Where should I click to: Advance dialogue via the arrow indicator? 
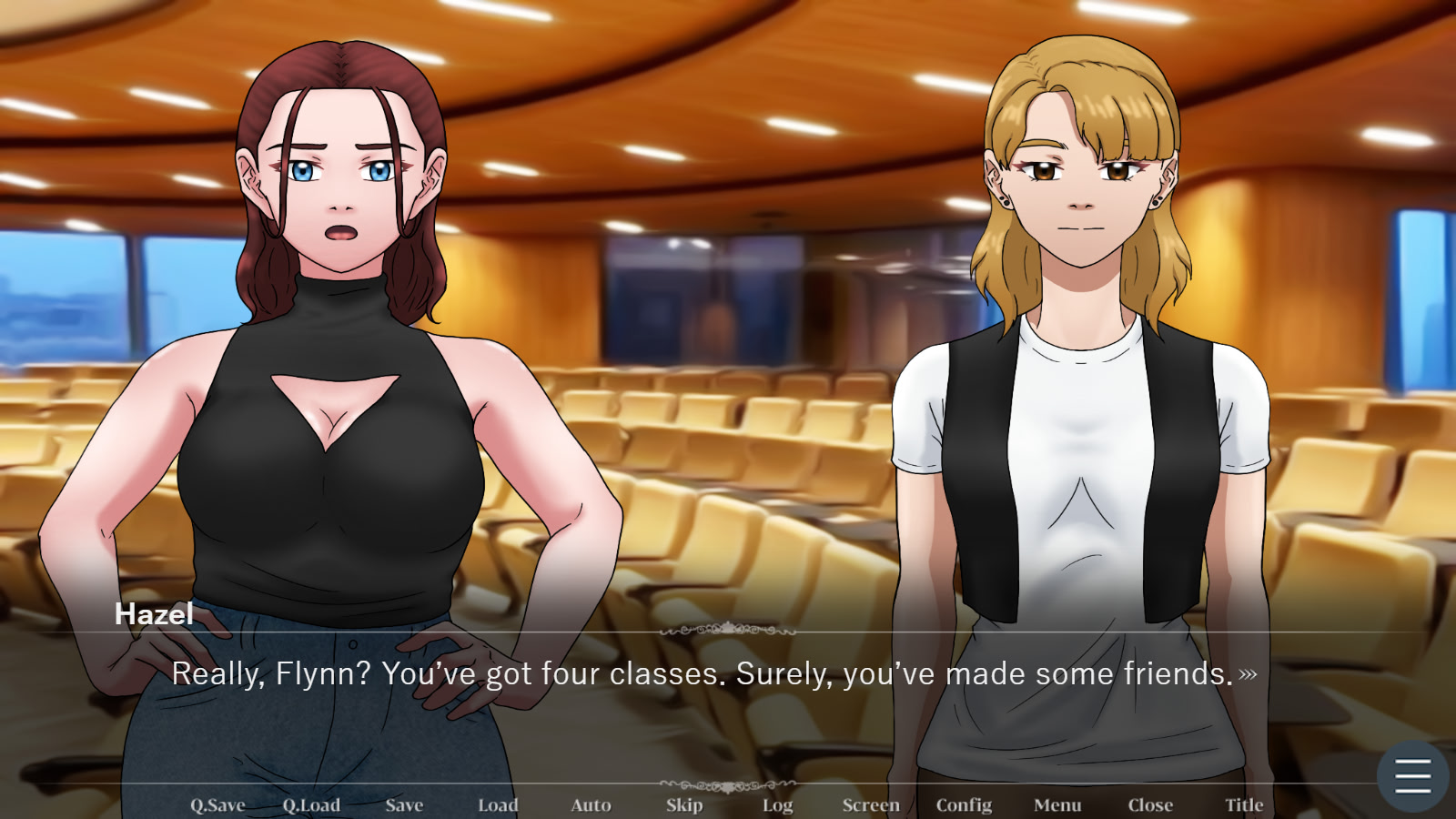tap(1248, 674)
